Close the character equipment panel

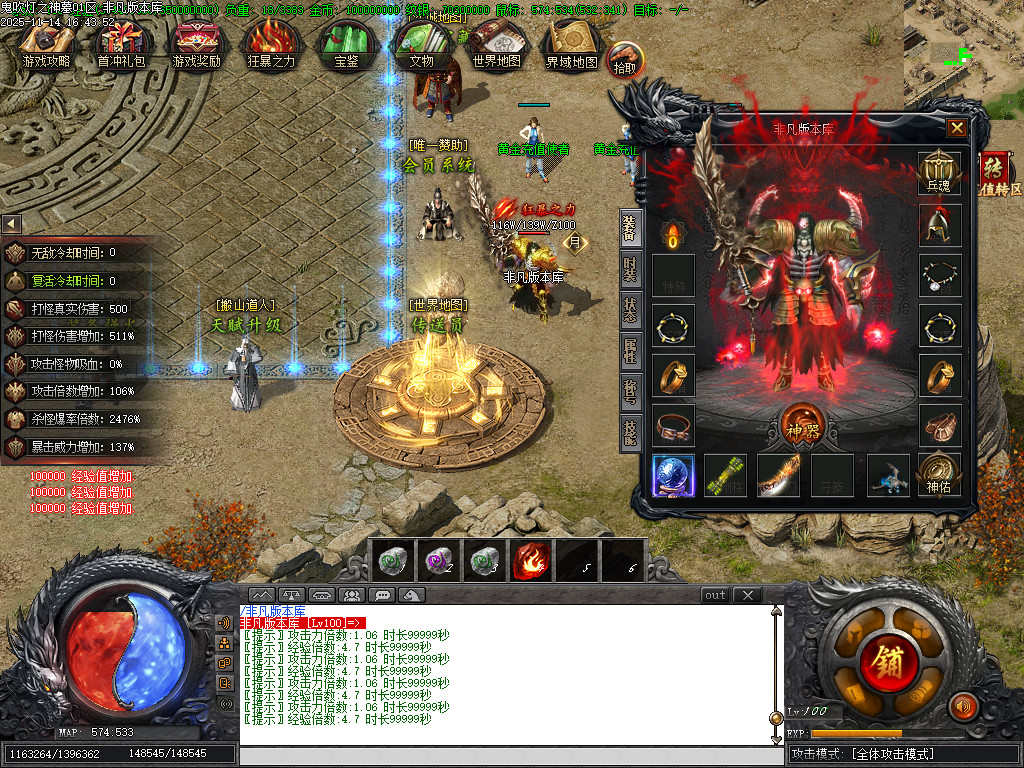click(957, 128)
